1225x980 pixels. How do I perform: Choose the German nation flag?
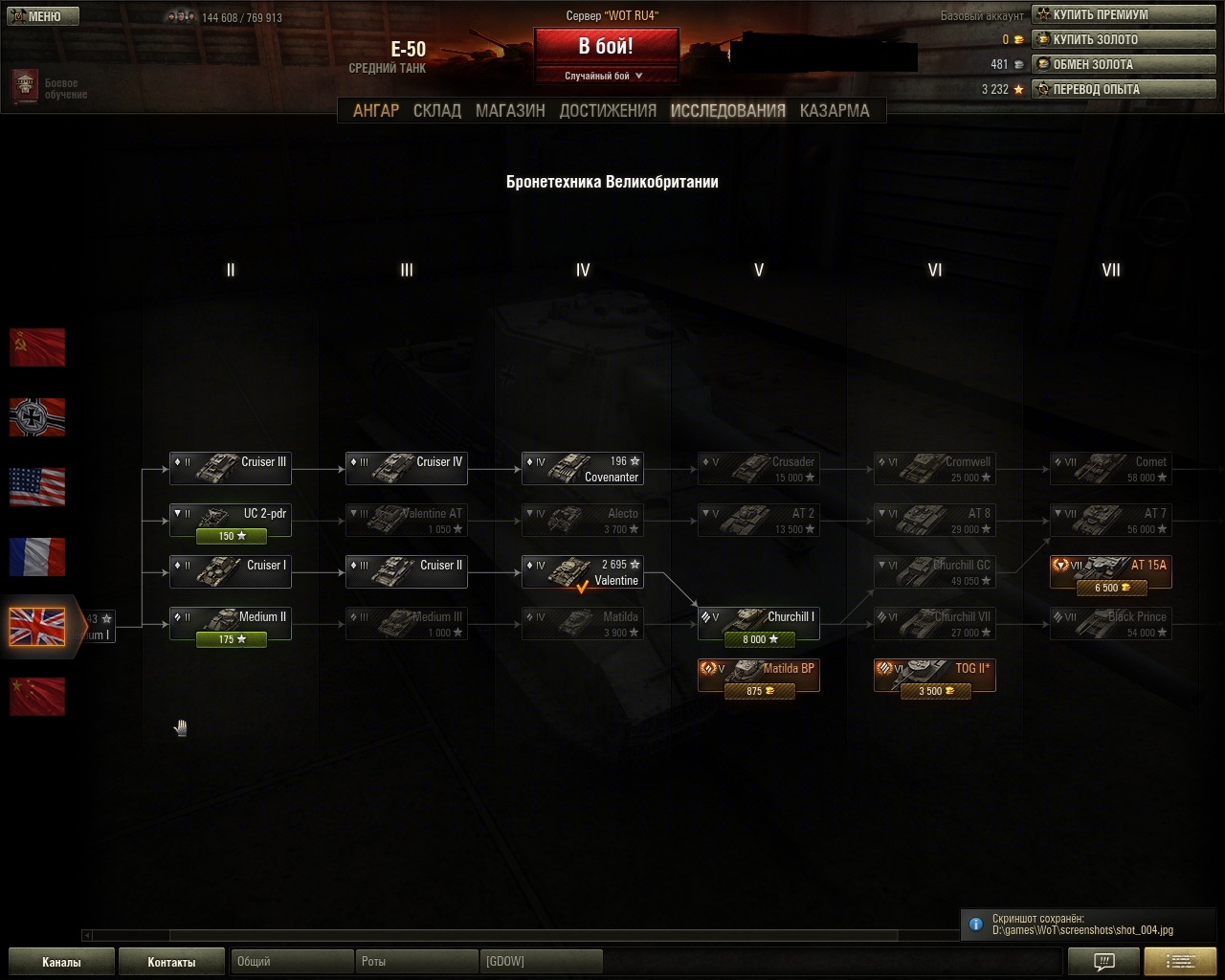point(37,417)
